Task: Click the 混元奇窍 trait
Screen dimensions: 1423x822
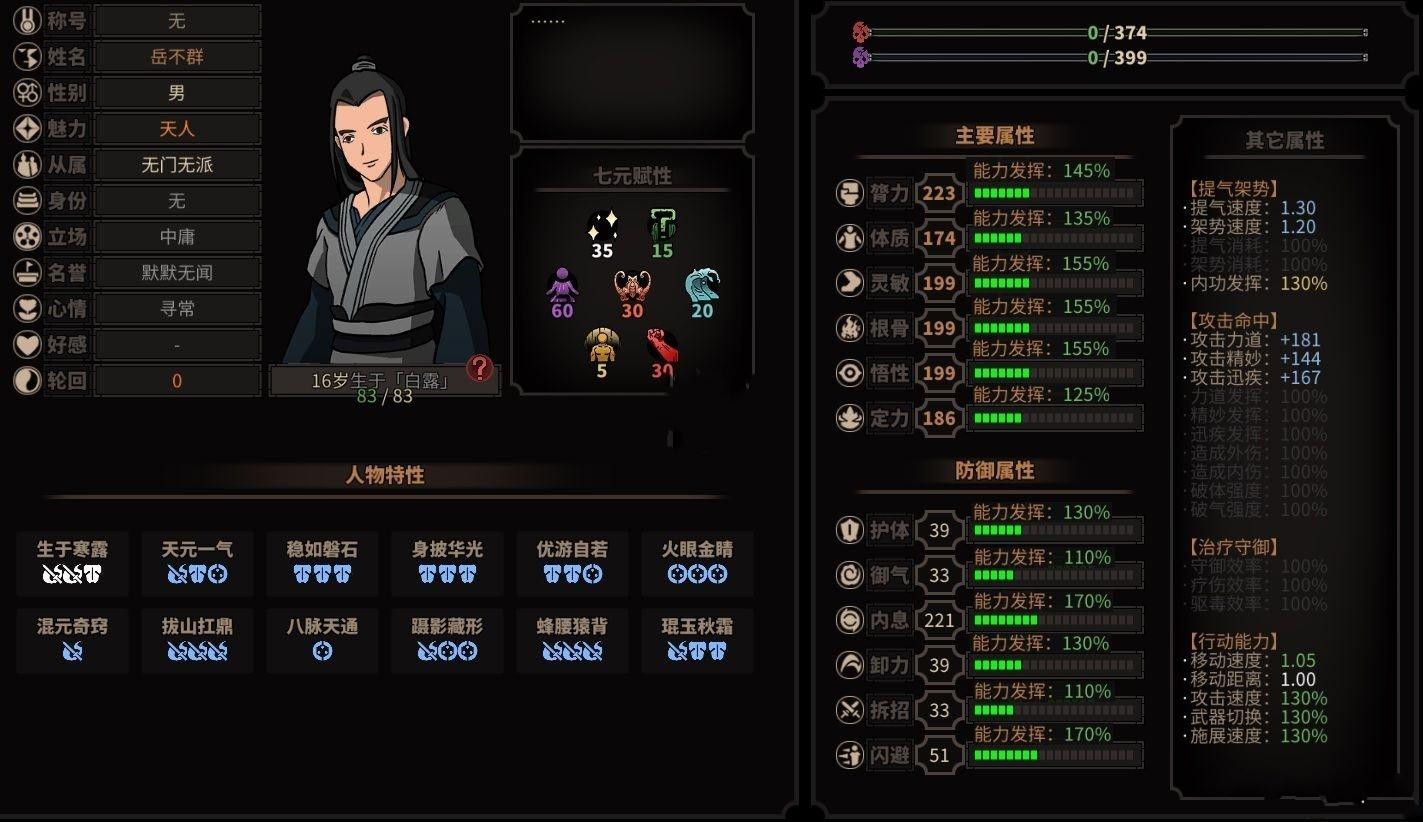Action: point(72,639)
